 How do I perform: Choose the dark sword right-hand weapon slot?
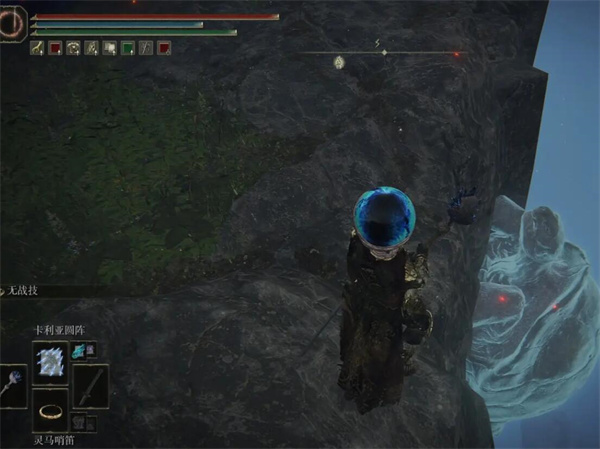pyautogui.click(x=91, y=385)
